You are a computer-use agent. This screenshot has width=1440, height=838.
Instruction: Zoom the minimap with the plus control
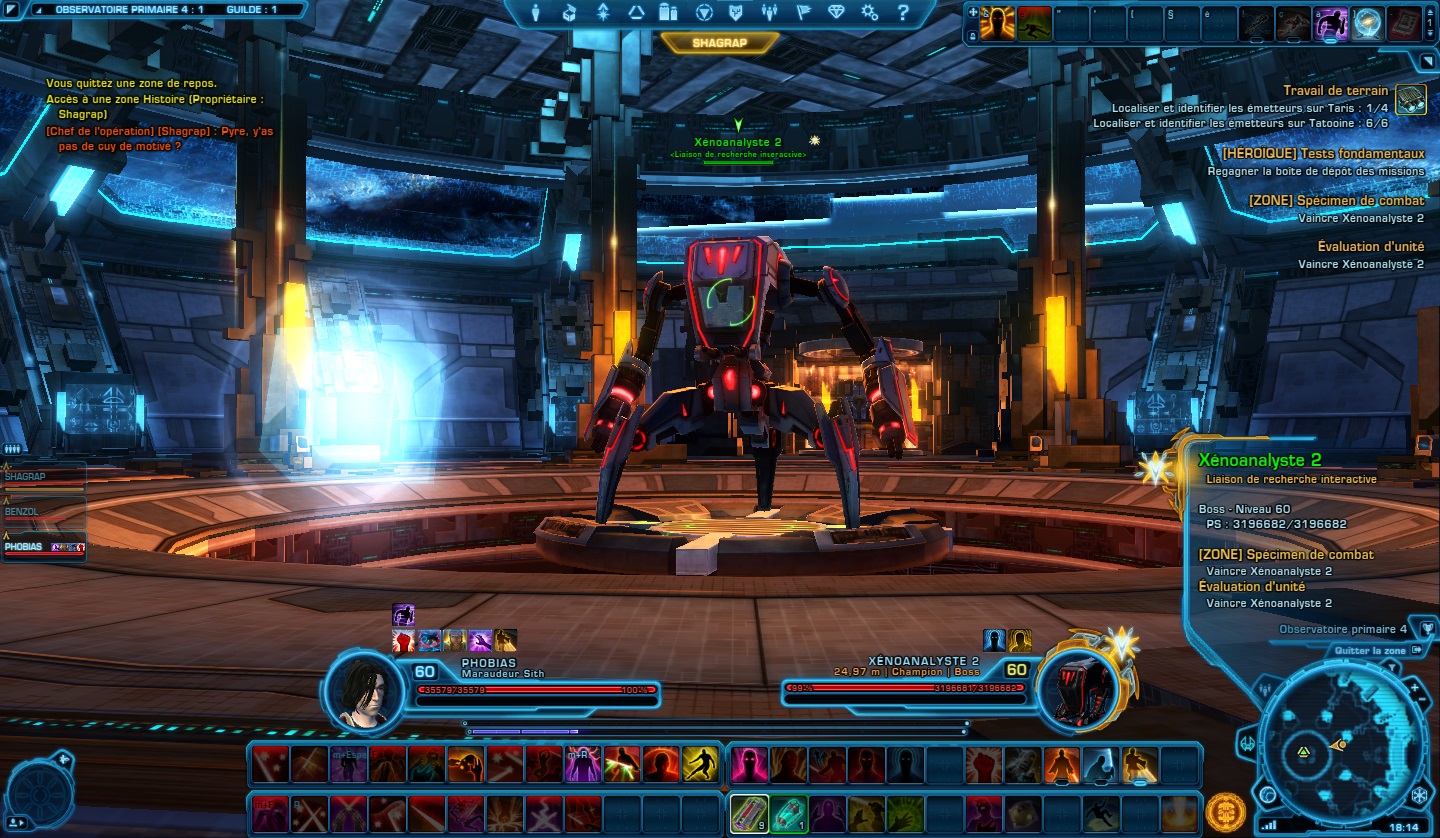click(x=1414, y=688)
